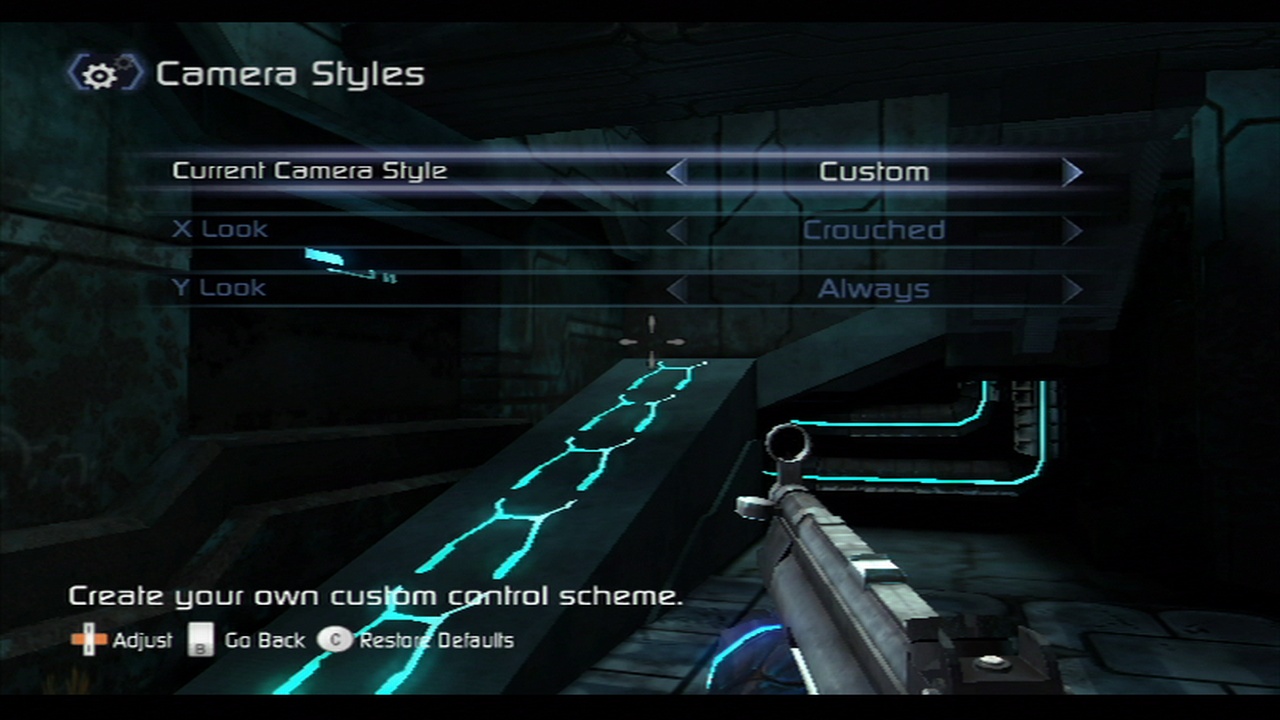Select the Current Camera Style row

point(310,171)
